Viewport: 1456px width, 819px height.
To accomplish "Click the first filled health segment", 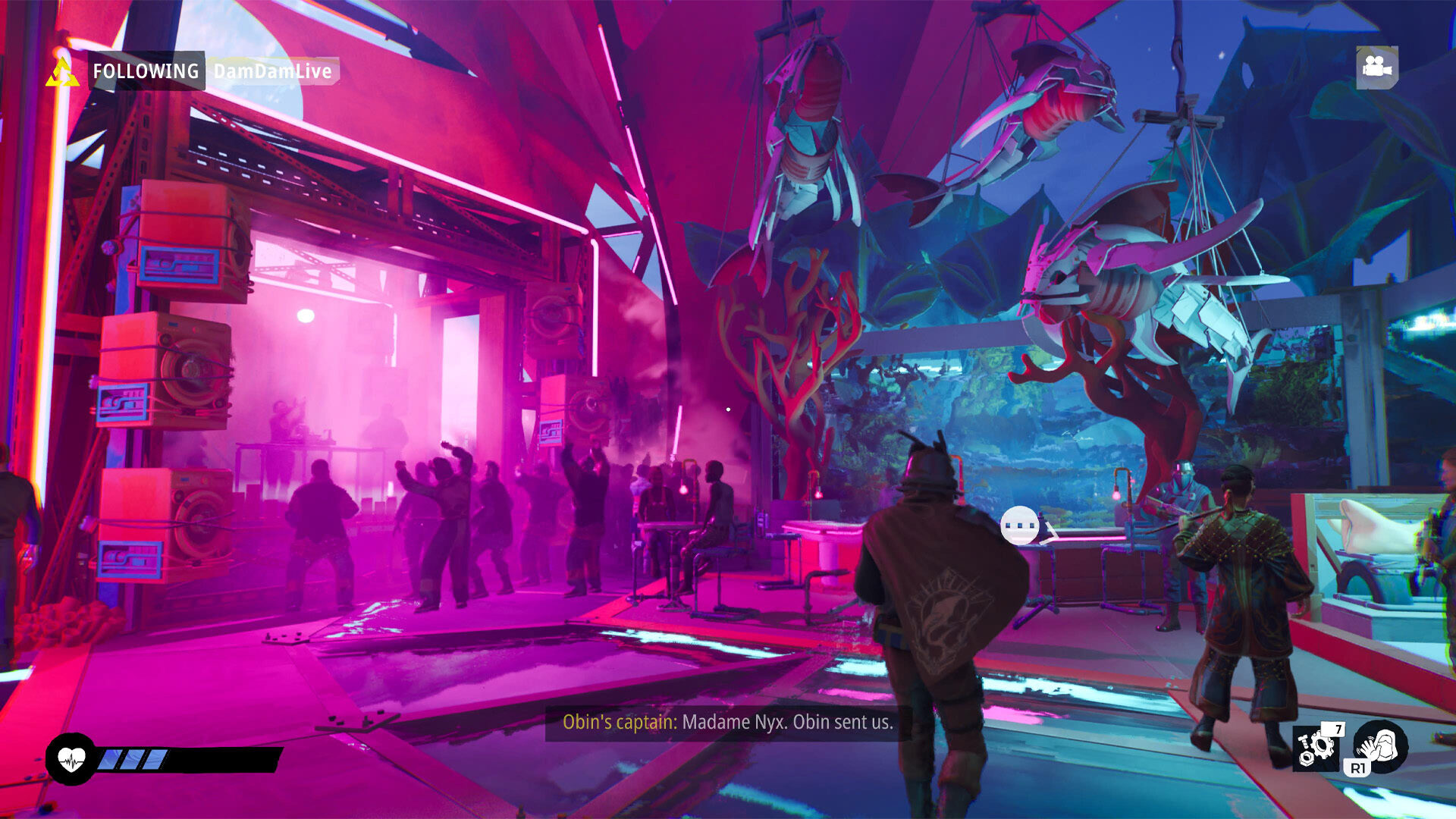I will [111, 758].
